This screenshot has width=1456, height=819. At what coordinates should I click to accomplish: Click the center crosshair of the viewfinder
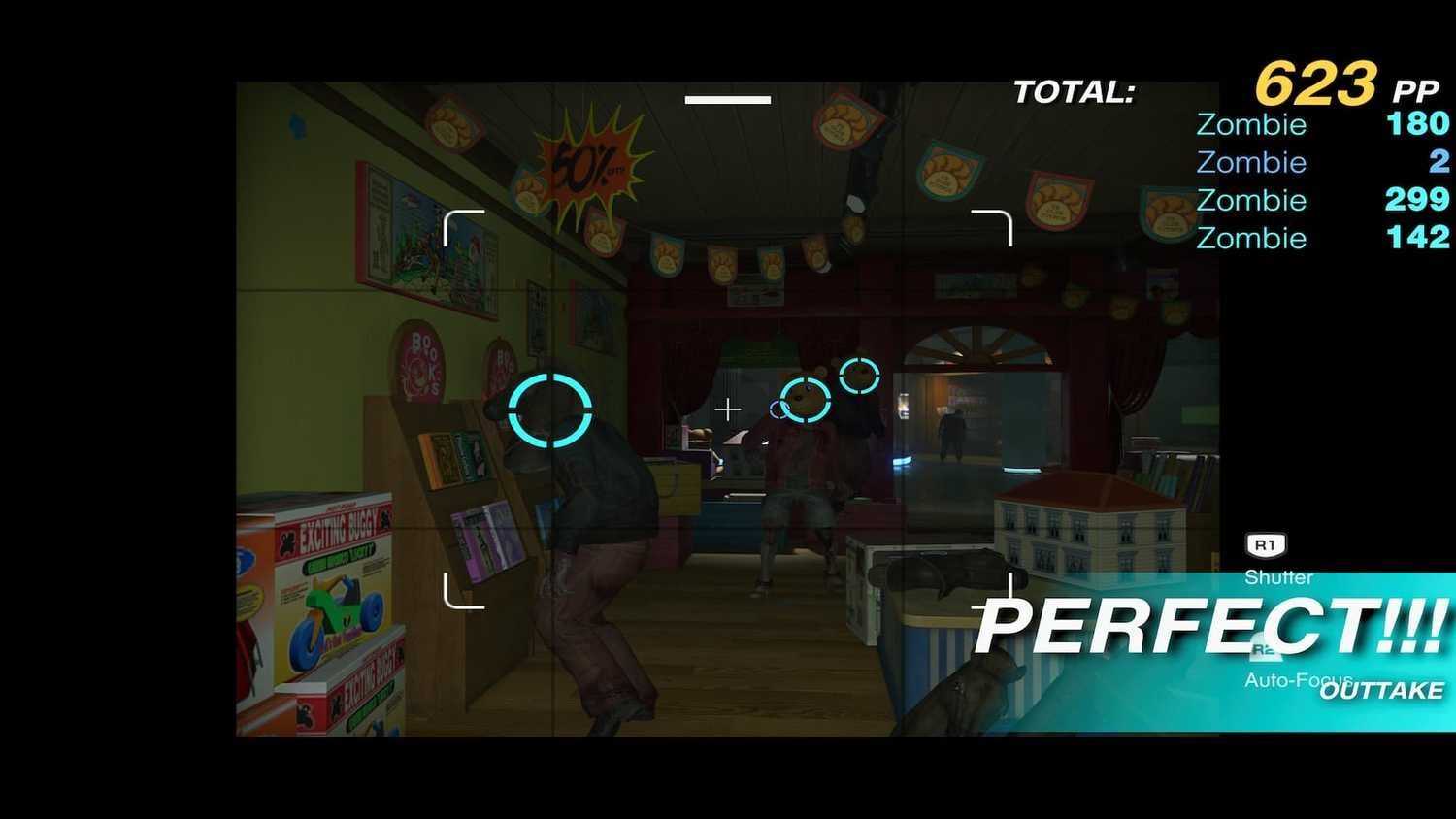click(728, 409)
